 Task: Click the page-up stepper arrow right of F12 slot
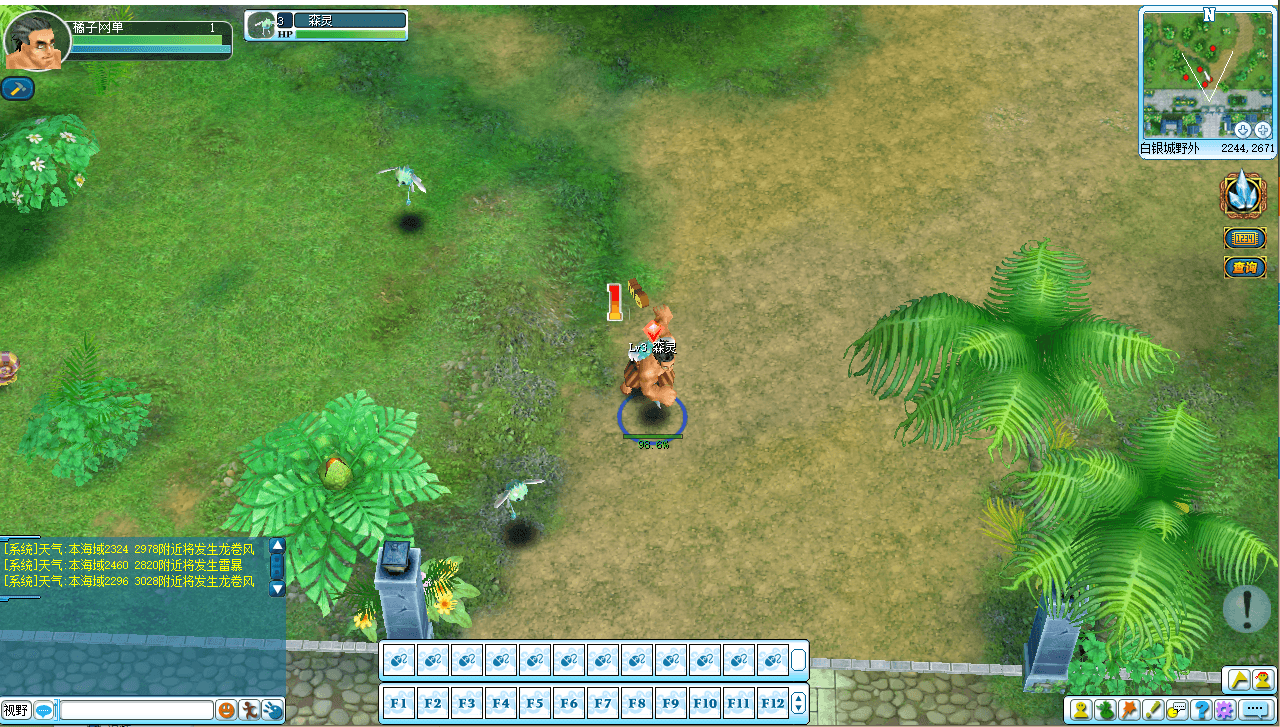(x=798, y=699)
